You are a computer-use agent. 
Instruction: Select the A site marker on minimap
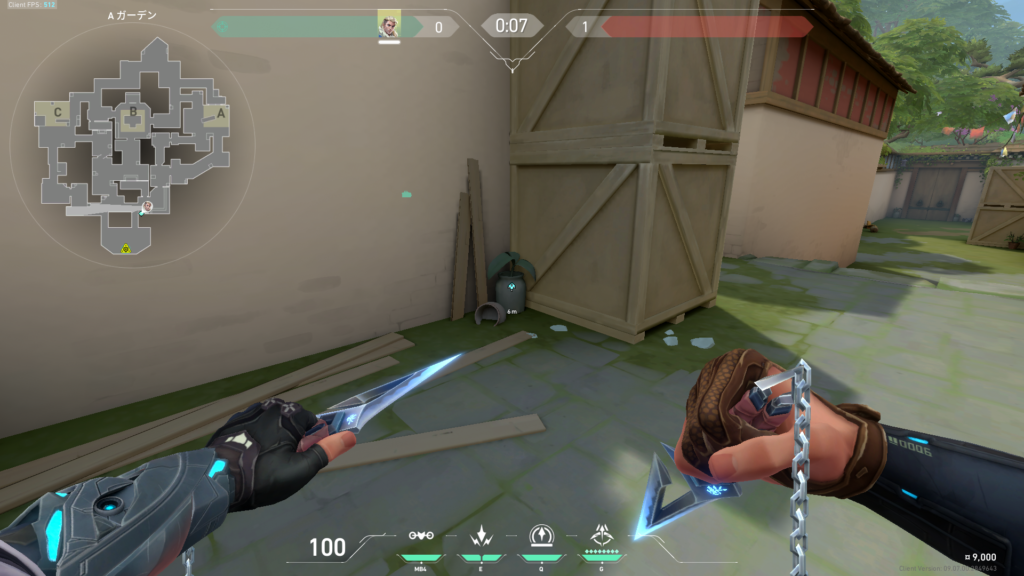221,111
